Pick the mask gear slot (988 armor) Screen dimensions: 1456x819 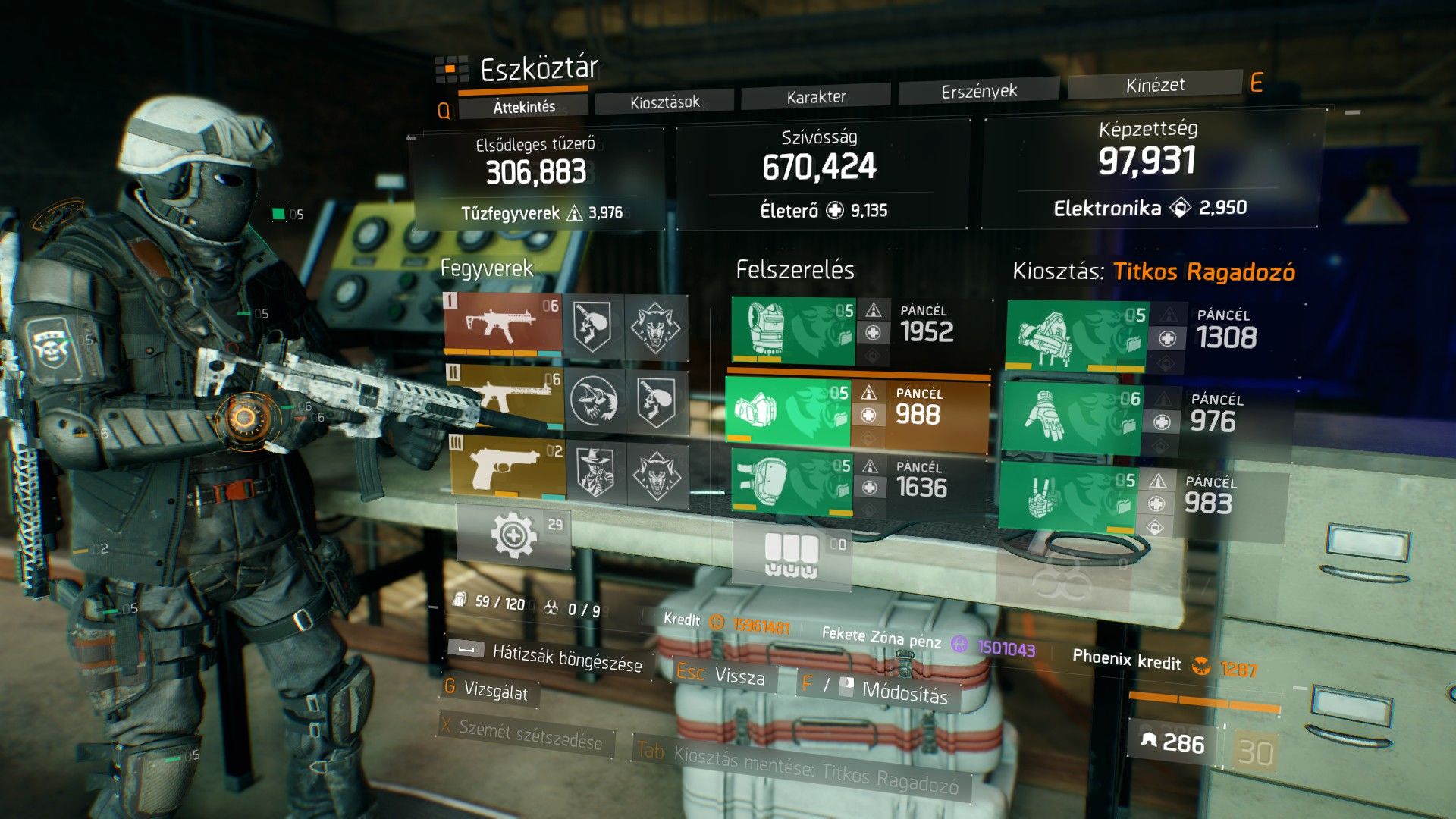tap(789, 411)
